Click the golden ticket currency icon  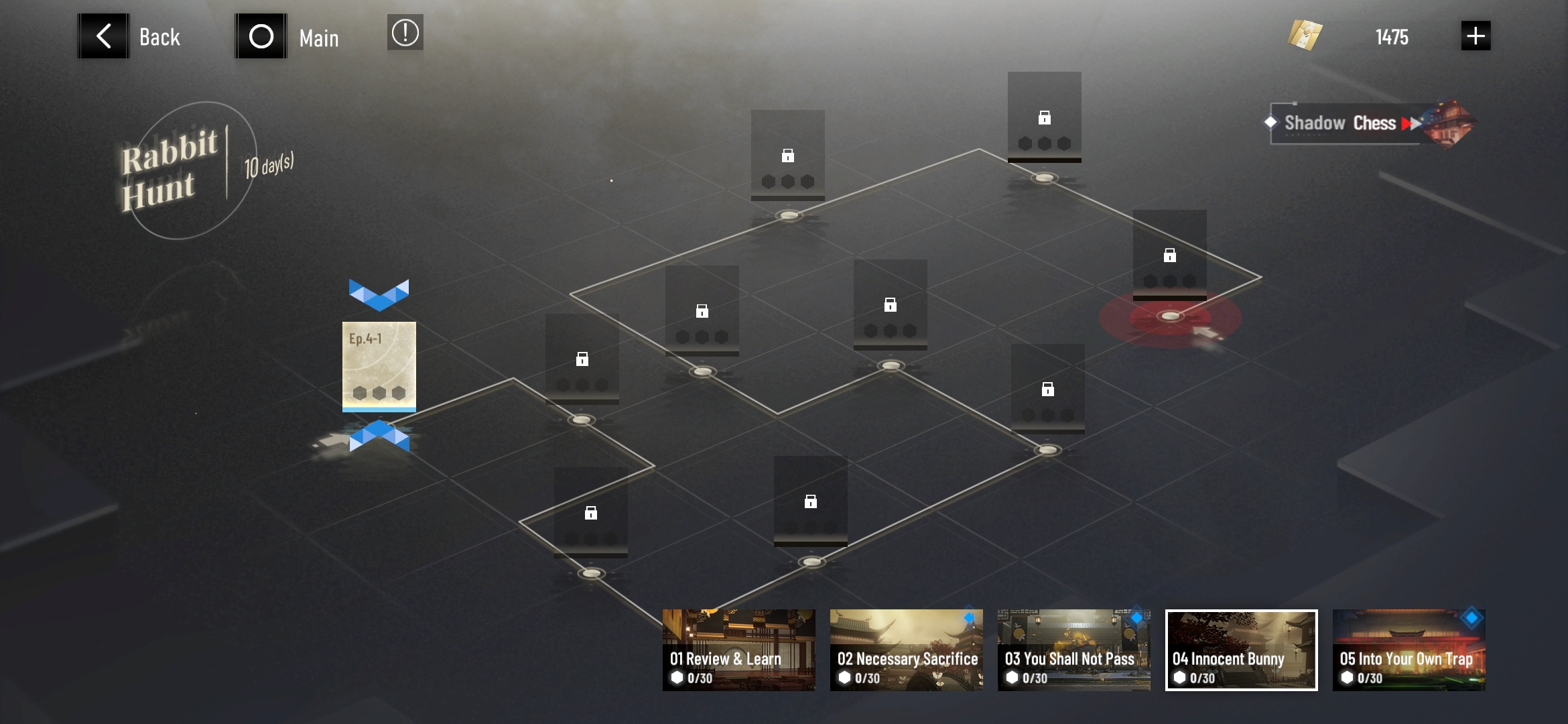point(1305,36)
